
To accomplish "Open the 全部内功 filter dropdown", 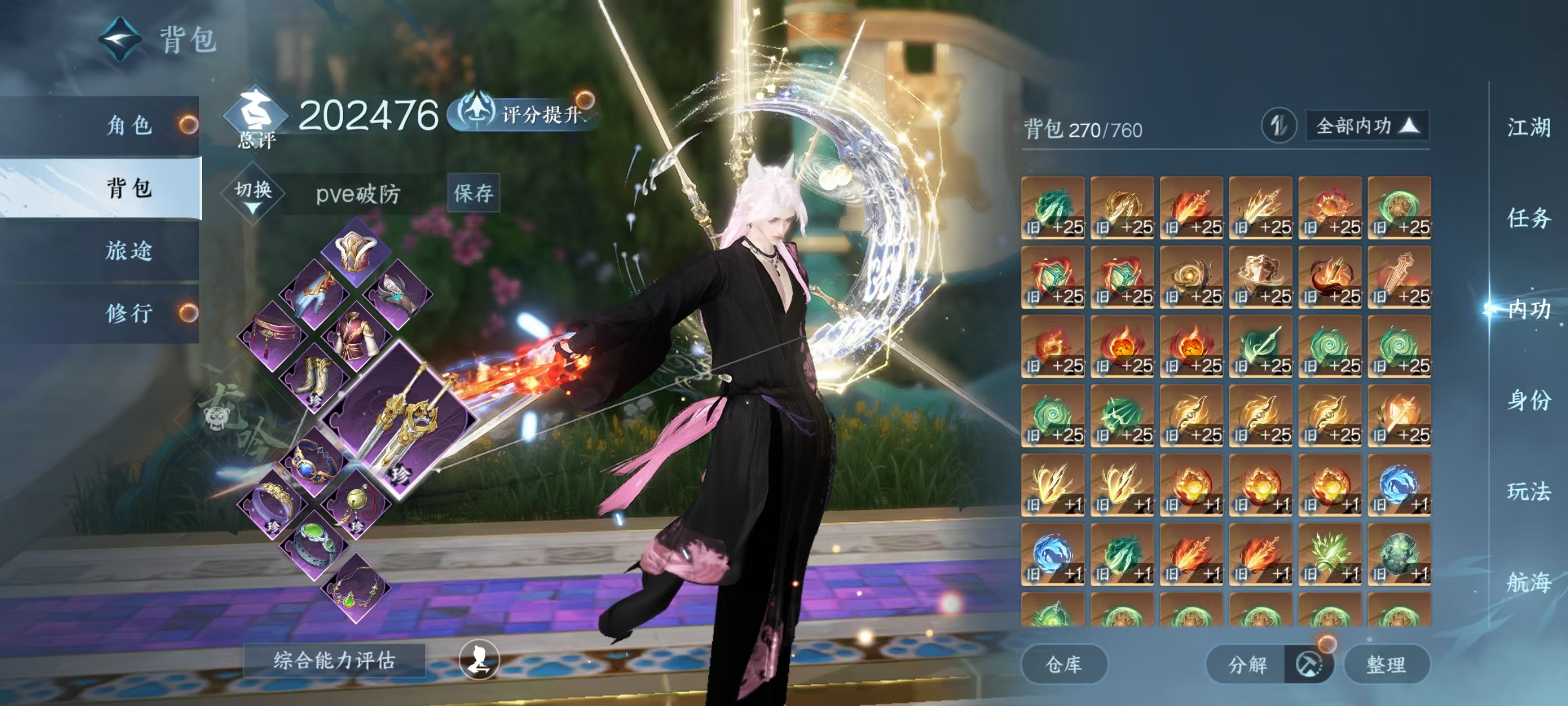I will 1366,126.
